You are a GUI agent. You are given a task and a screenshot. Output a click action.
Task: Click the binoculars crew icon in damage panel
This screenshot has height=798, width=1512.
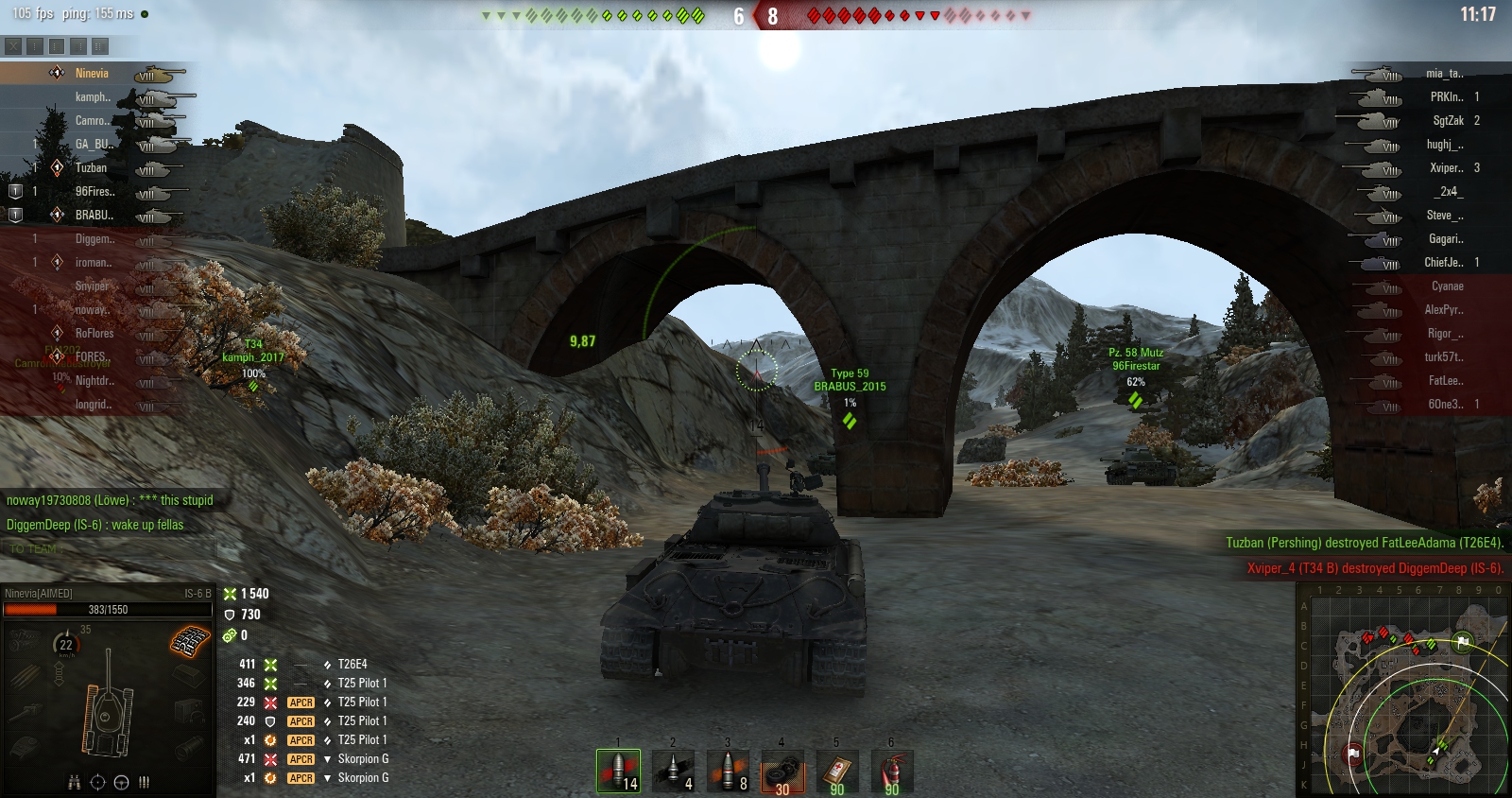(74, 782)
